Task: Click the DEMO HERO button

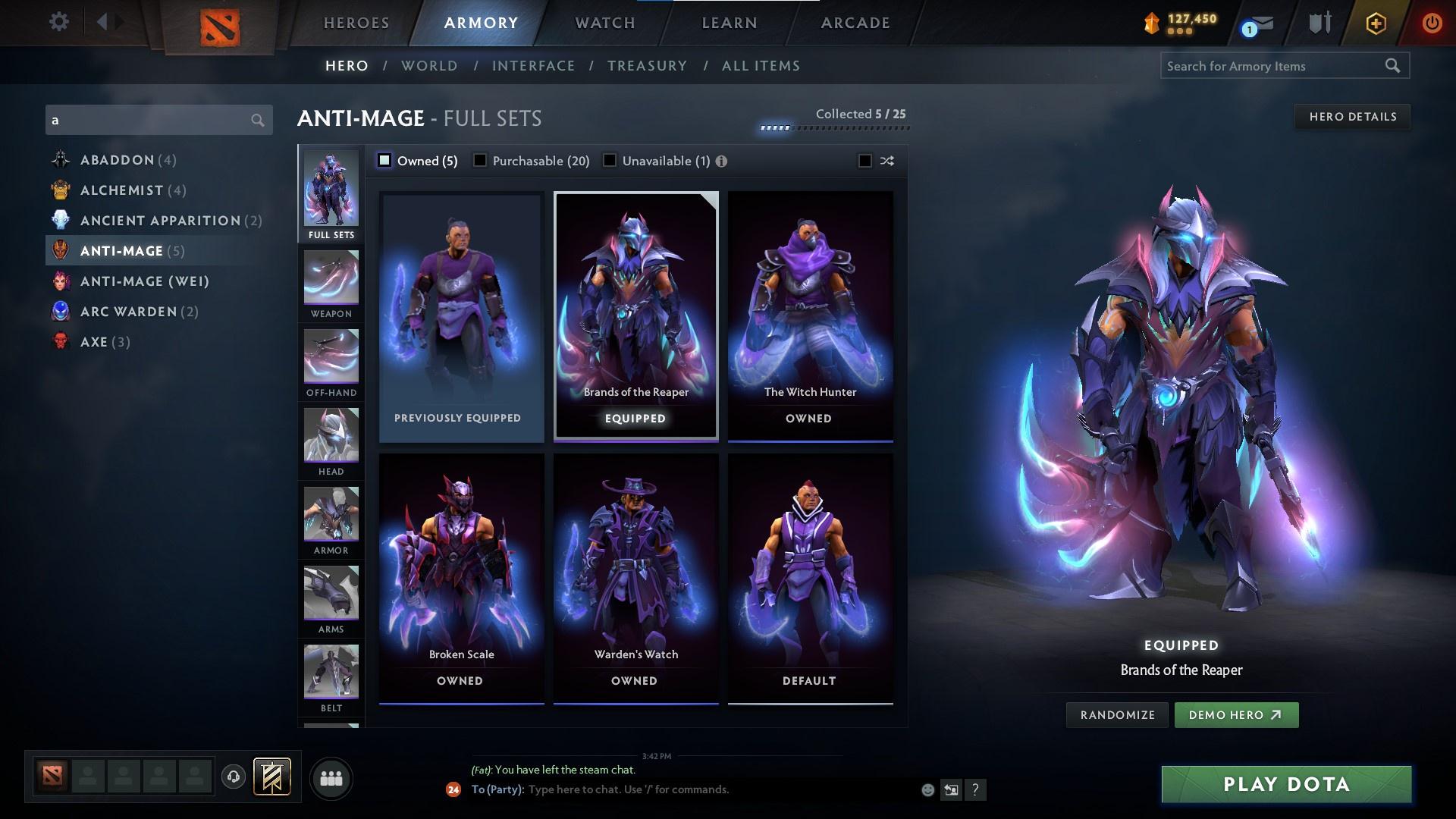Action: pyautogui.click(x=1235, y=714)
